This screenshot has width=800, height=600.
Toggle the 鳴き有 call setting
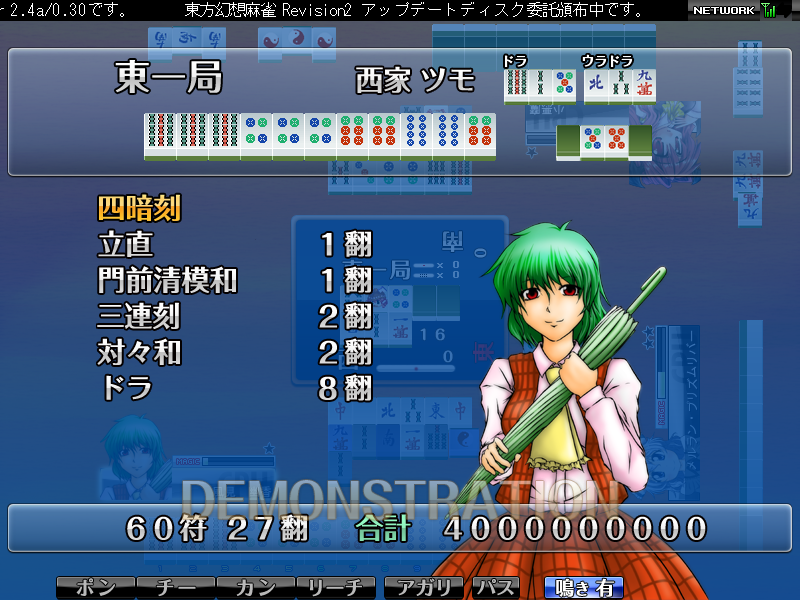583,588
